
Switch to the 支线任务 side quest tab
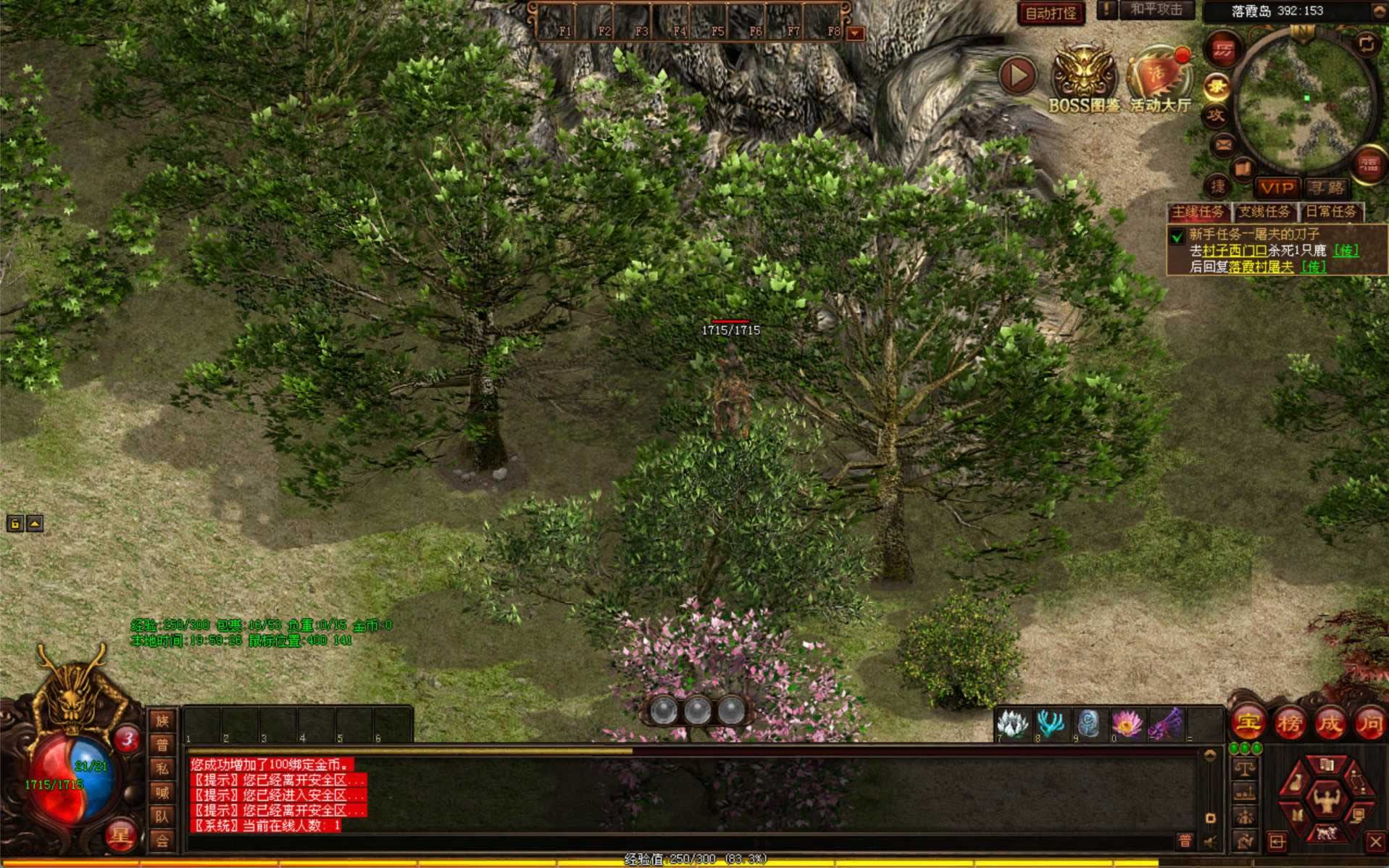point(1264,212)
